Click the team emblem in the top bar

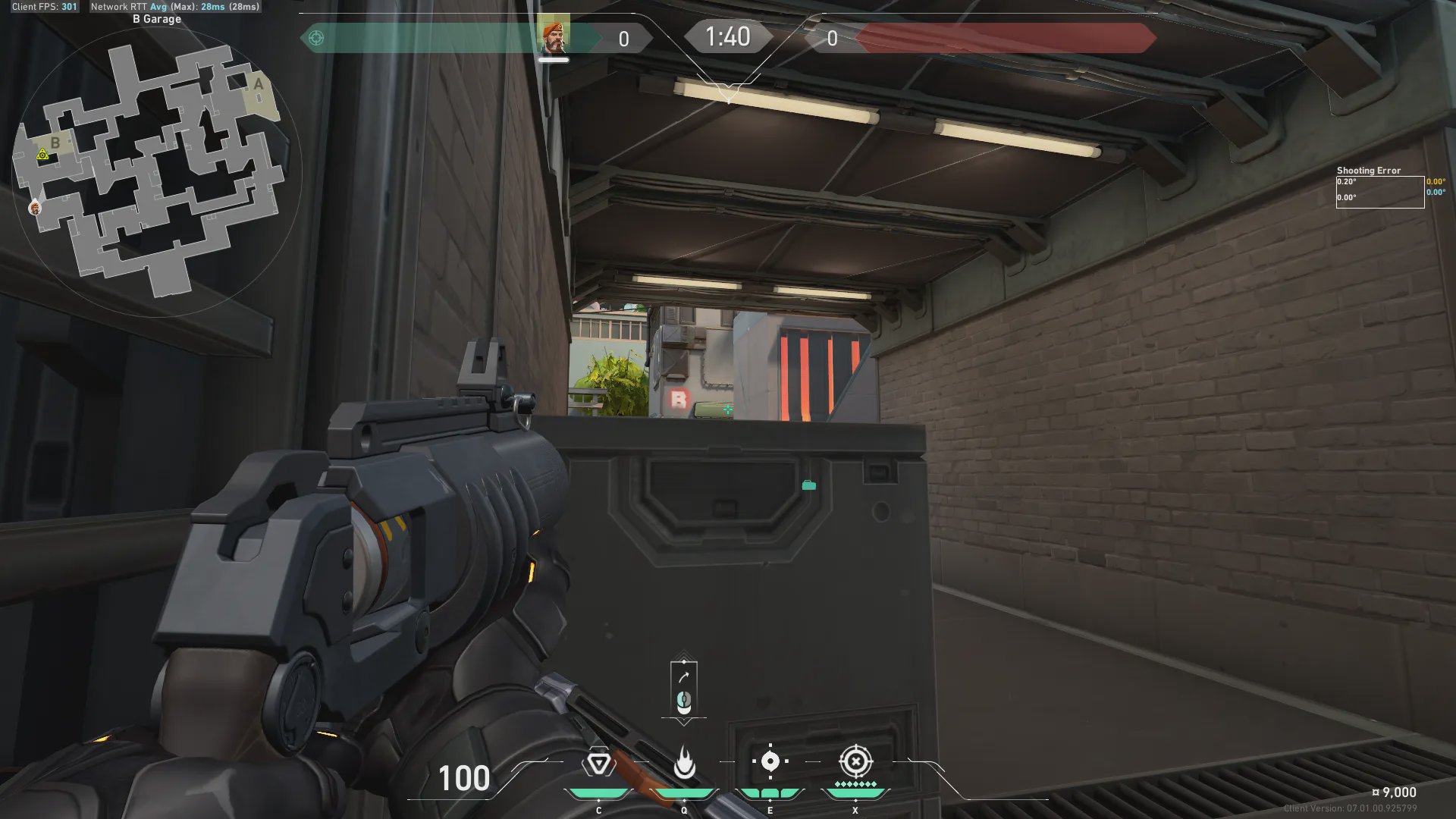coord(316,38)
